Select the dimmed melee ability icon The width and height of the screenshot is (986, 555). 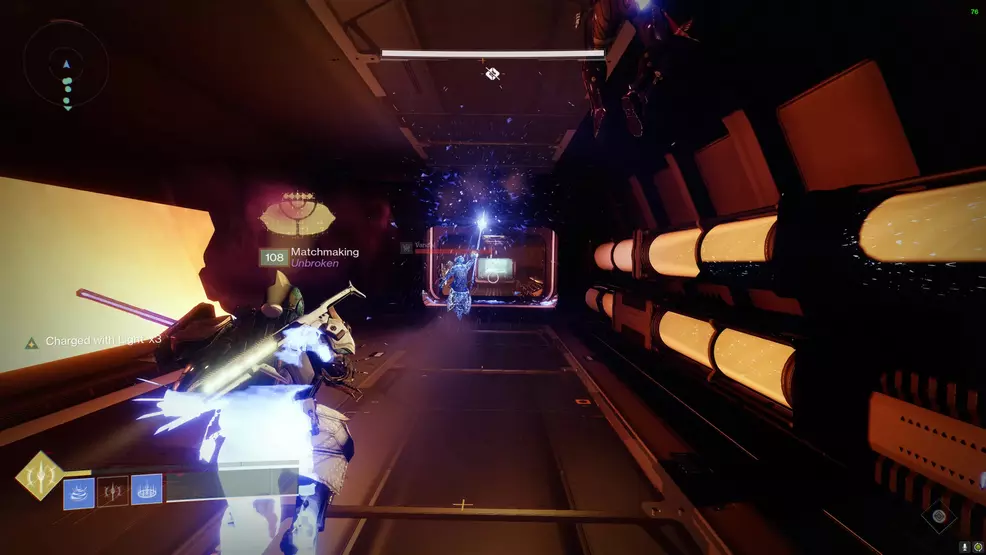pyautogui.click(x=113, y=491)
